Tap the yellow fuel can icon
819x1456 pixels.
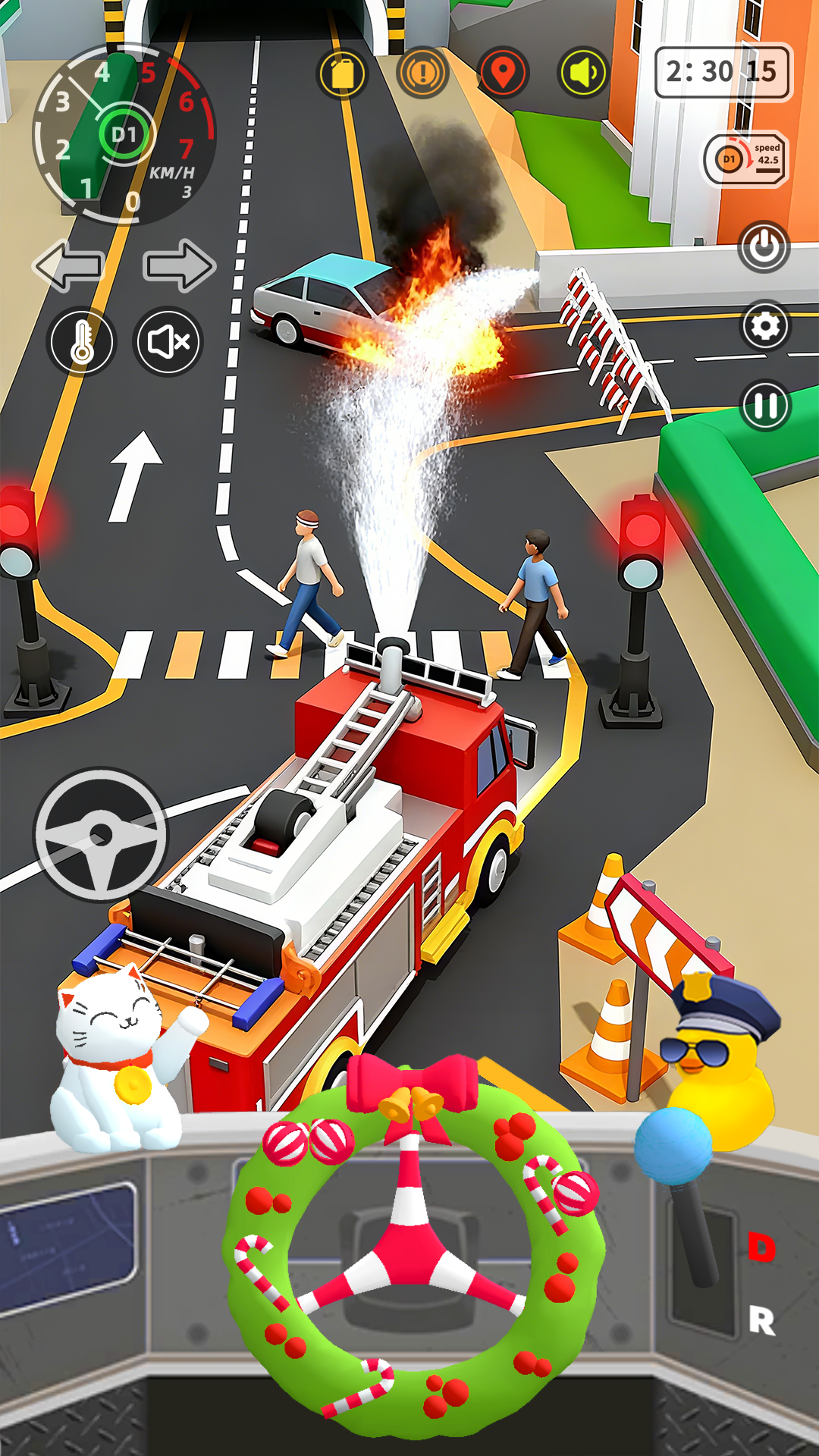click(343, 74)
